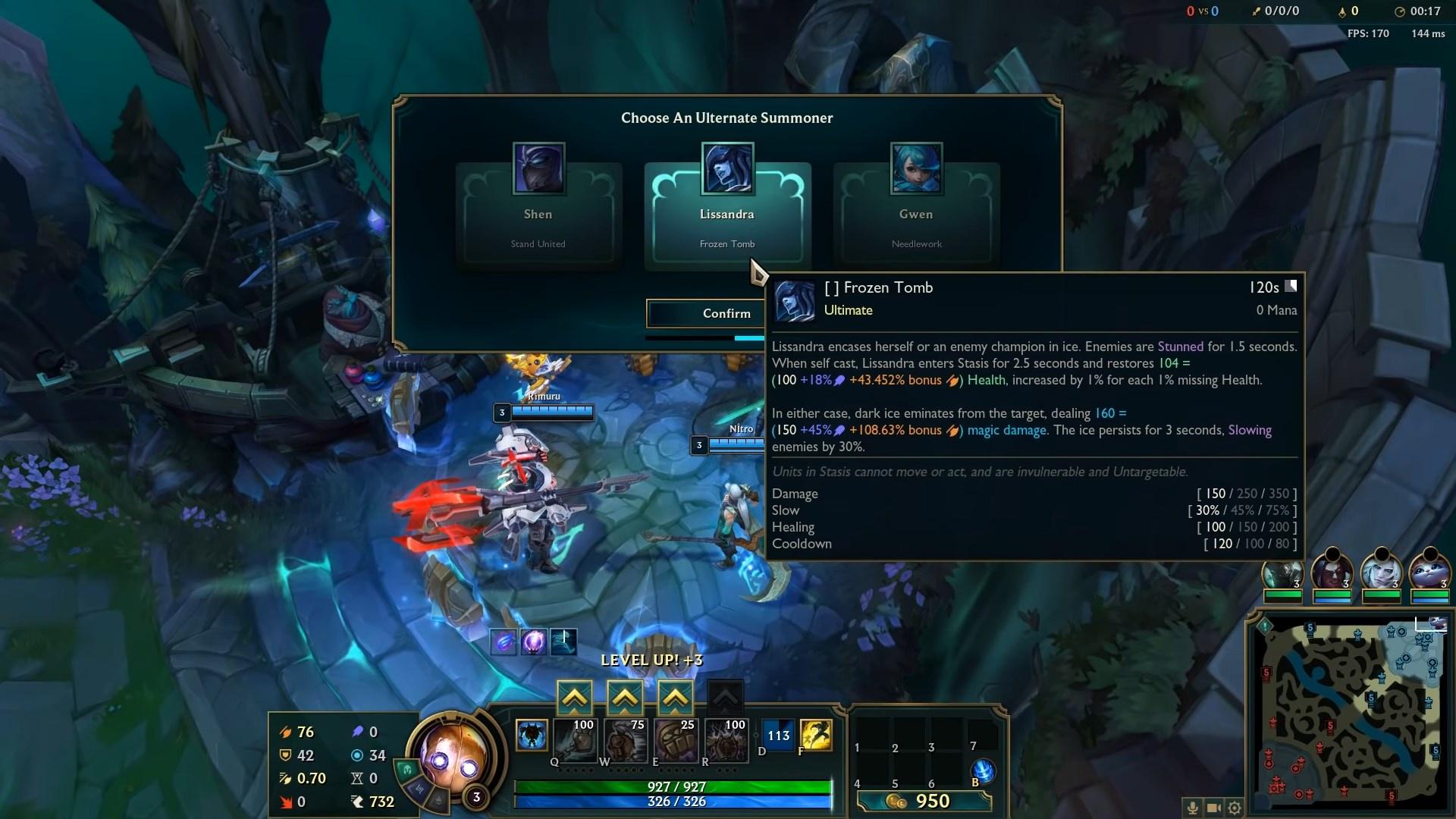The width and height of the screenshot is (1456, 819).
Task: Open the settings gear near the minimap
Action: (x=1235, y=808)
